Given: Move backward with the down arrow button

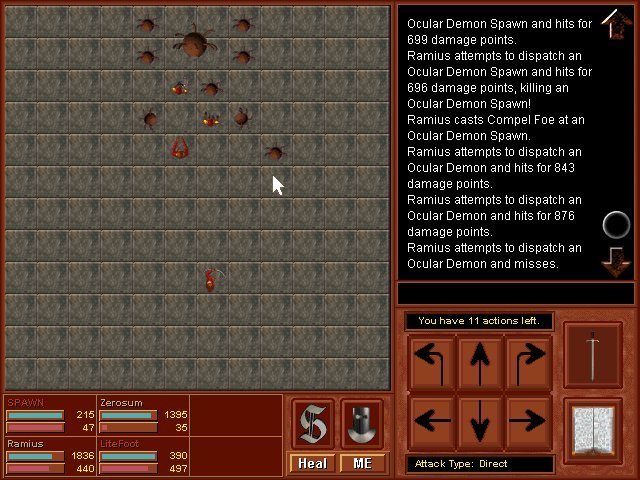Looking at the screenshot, I should tap(480, 420).
